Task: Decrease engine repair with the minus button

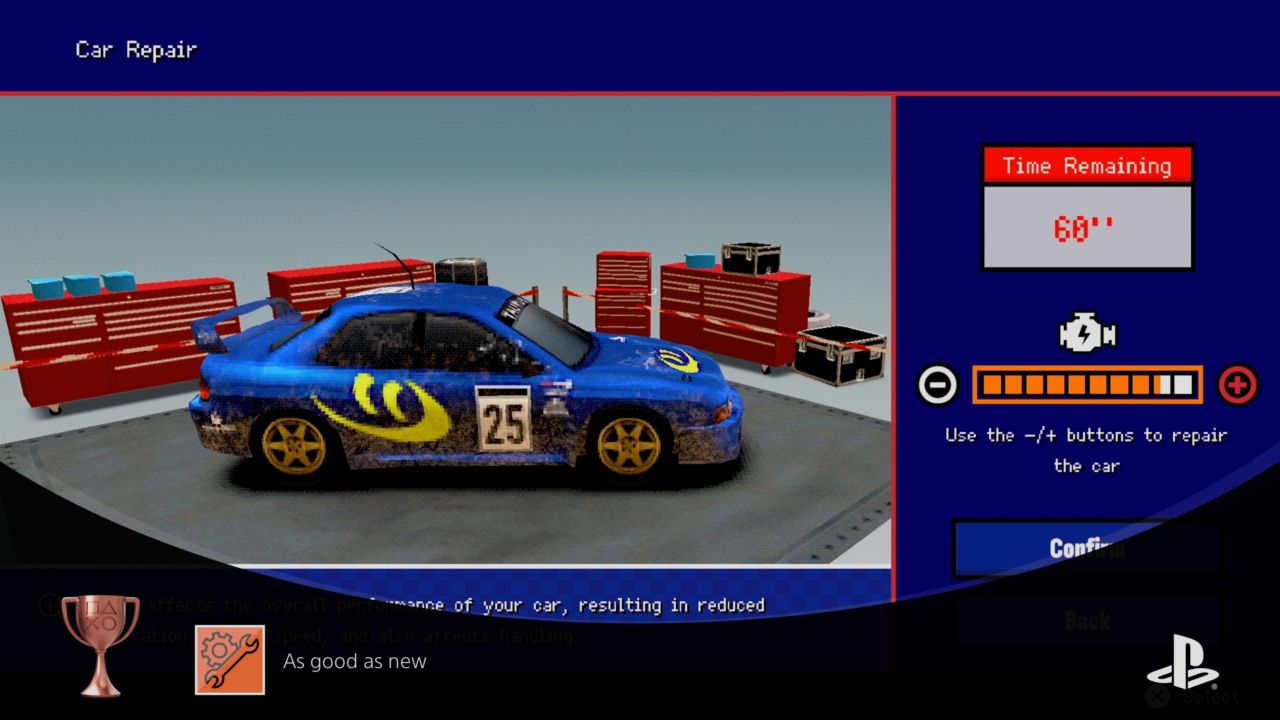Action: click(937, 385)
